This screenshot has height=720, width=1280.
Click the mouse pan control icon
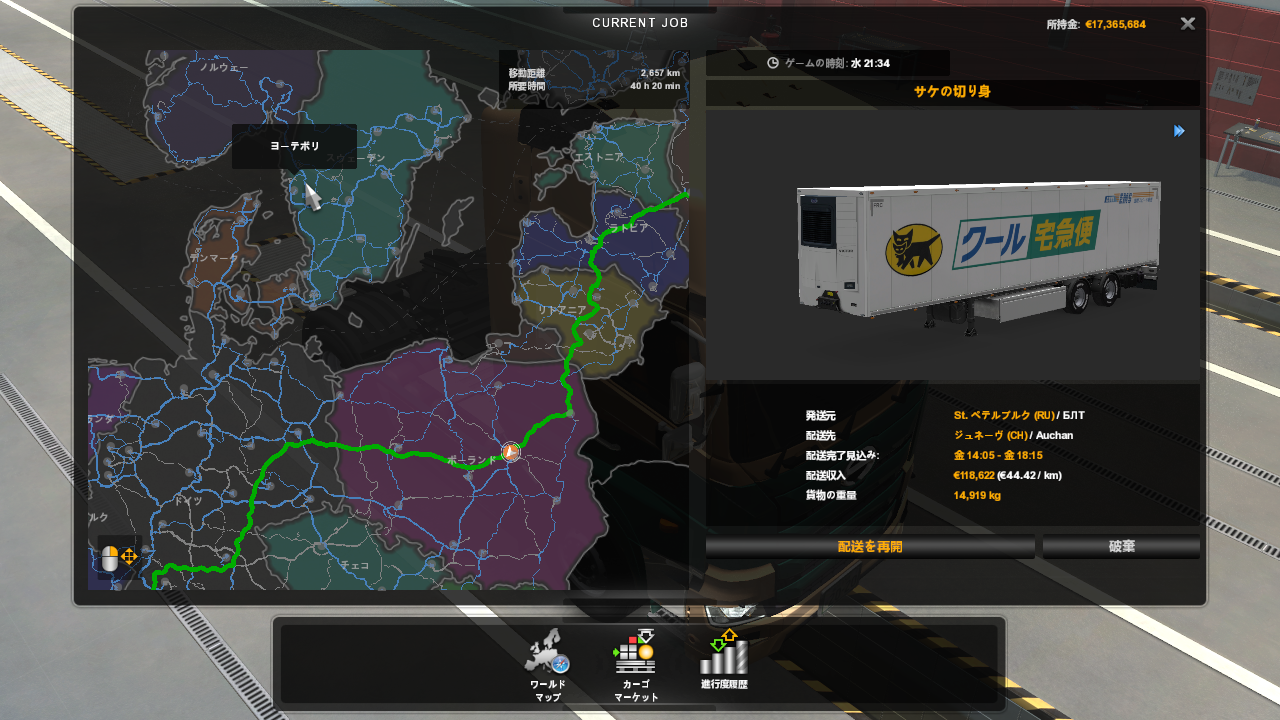coord(119,558)
